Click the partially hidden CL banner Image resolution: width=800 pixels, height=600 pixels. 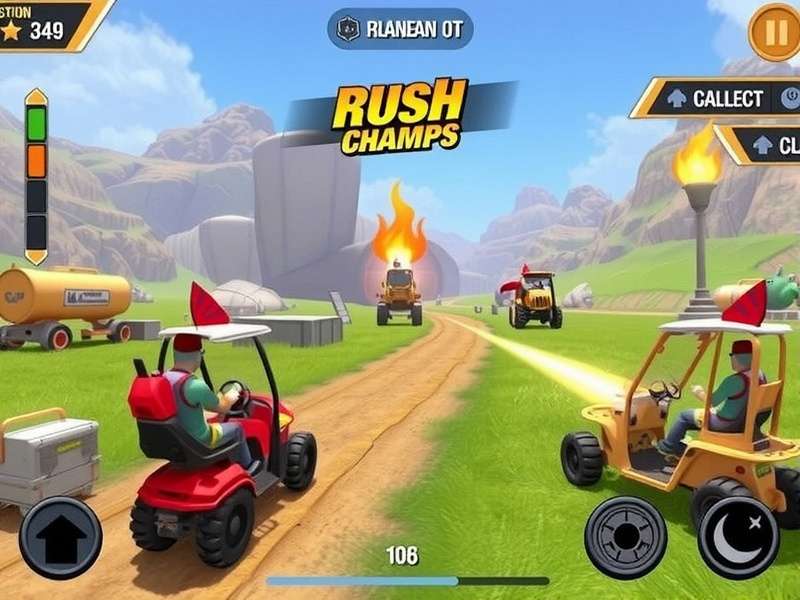tap(770, 145)
